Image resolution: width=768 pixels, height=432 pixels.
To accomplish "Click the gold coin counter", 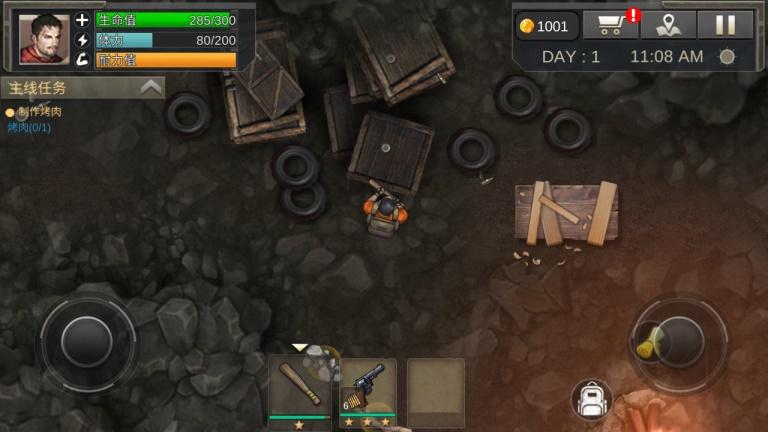I will pyautogui.click(x=547, y=26).
